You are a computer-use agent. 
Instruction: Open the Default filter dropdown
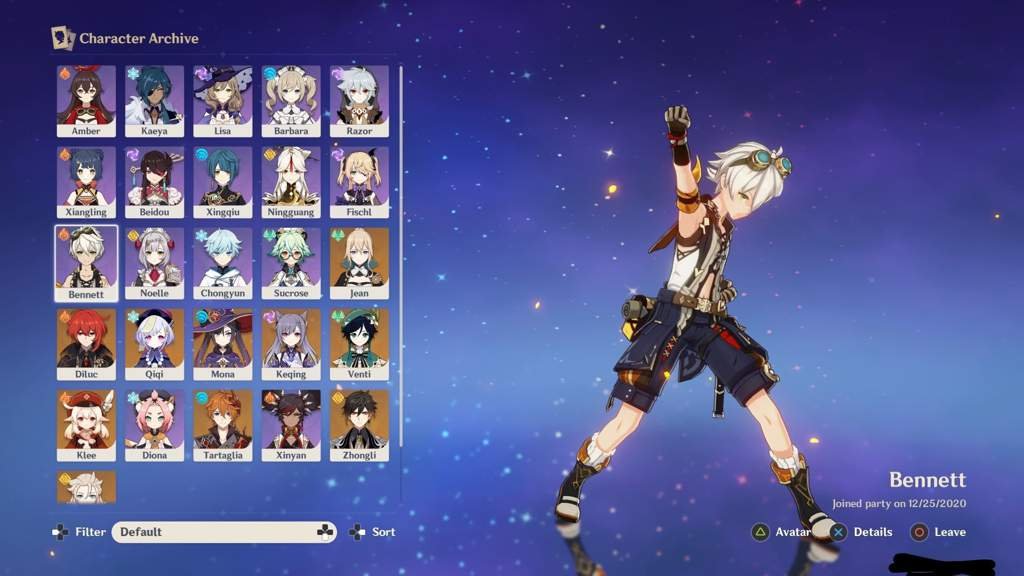[x=224, y=532]
